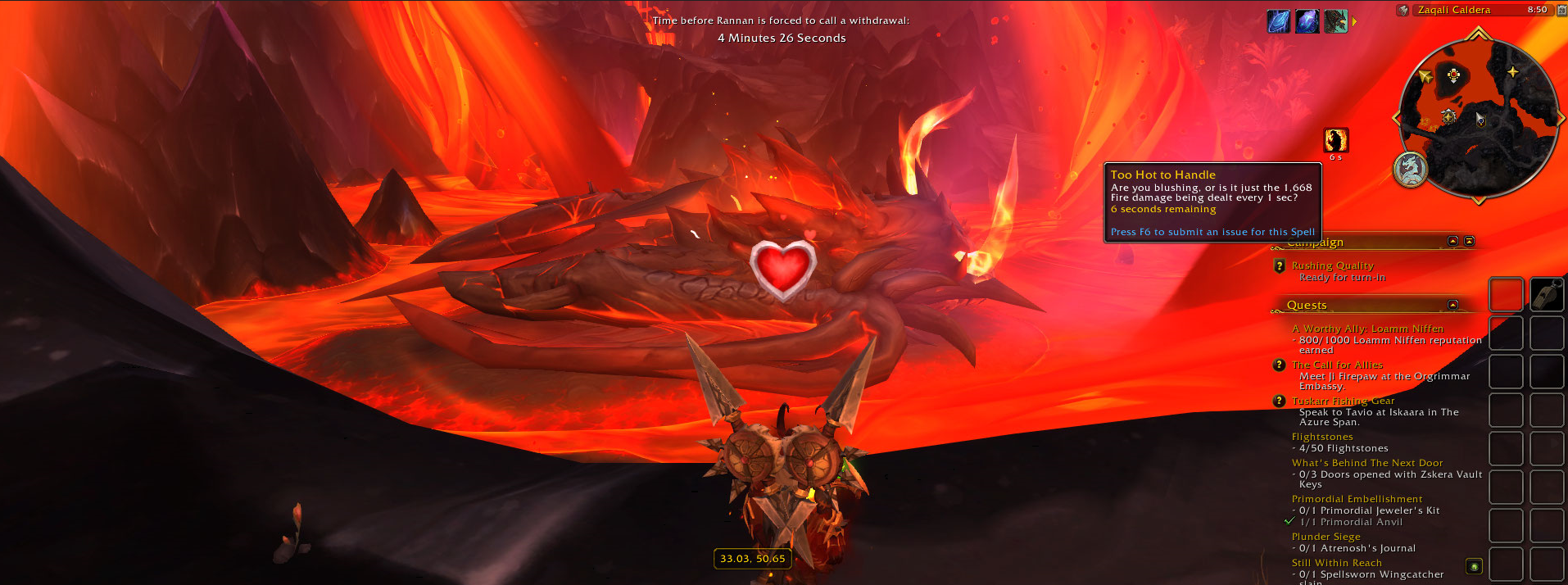The image size is (1568, 585).
Task: Select the blue crystal buff icon
Action: coord(1279,22)
